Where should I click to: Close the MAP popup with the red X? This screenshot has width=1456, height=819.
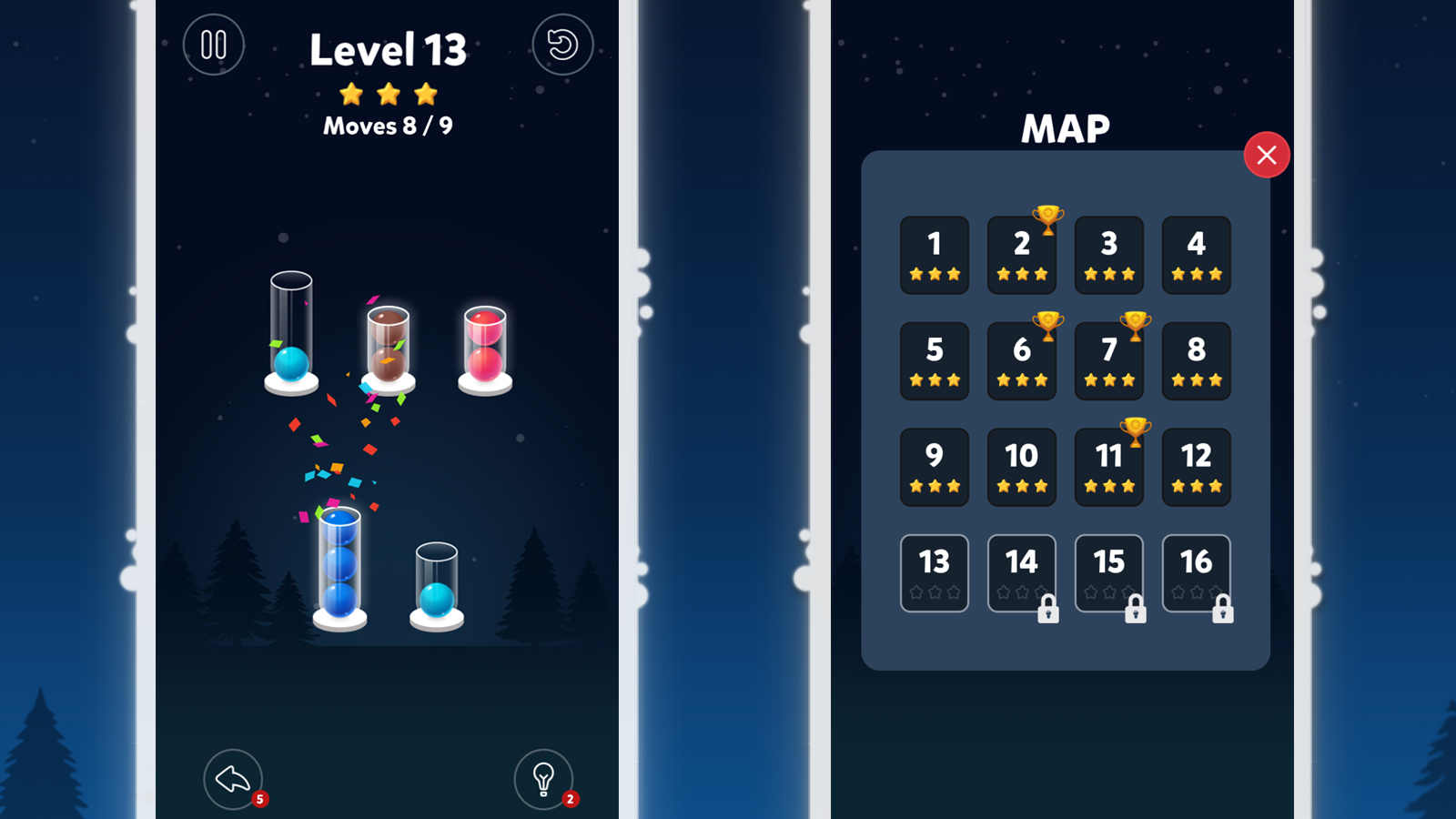tap(1266, 155)
